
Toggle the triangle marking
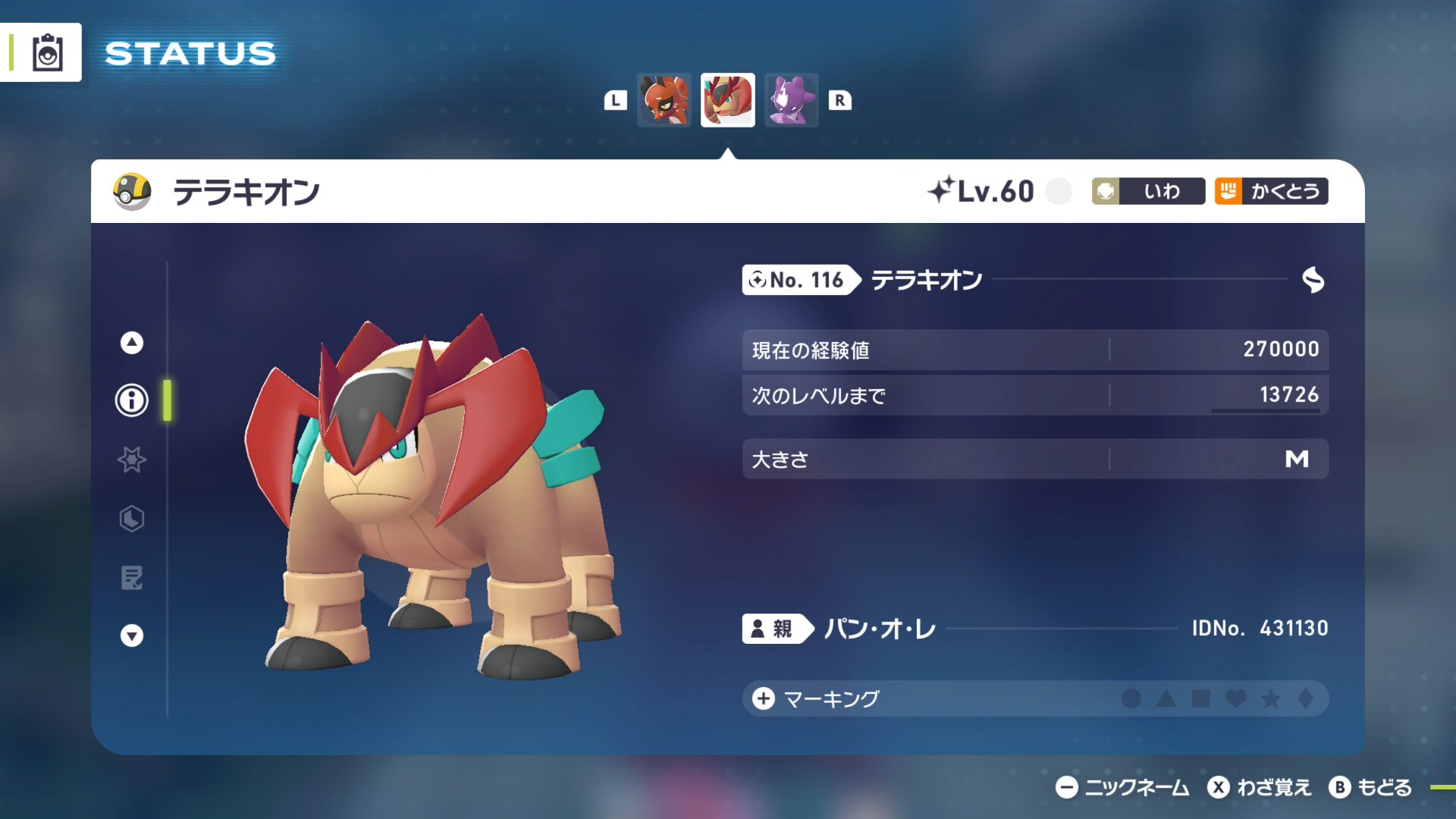[1166, 698]
